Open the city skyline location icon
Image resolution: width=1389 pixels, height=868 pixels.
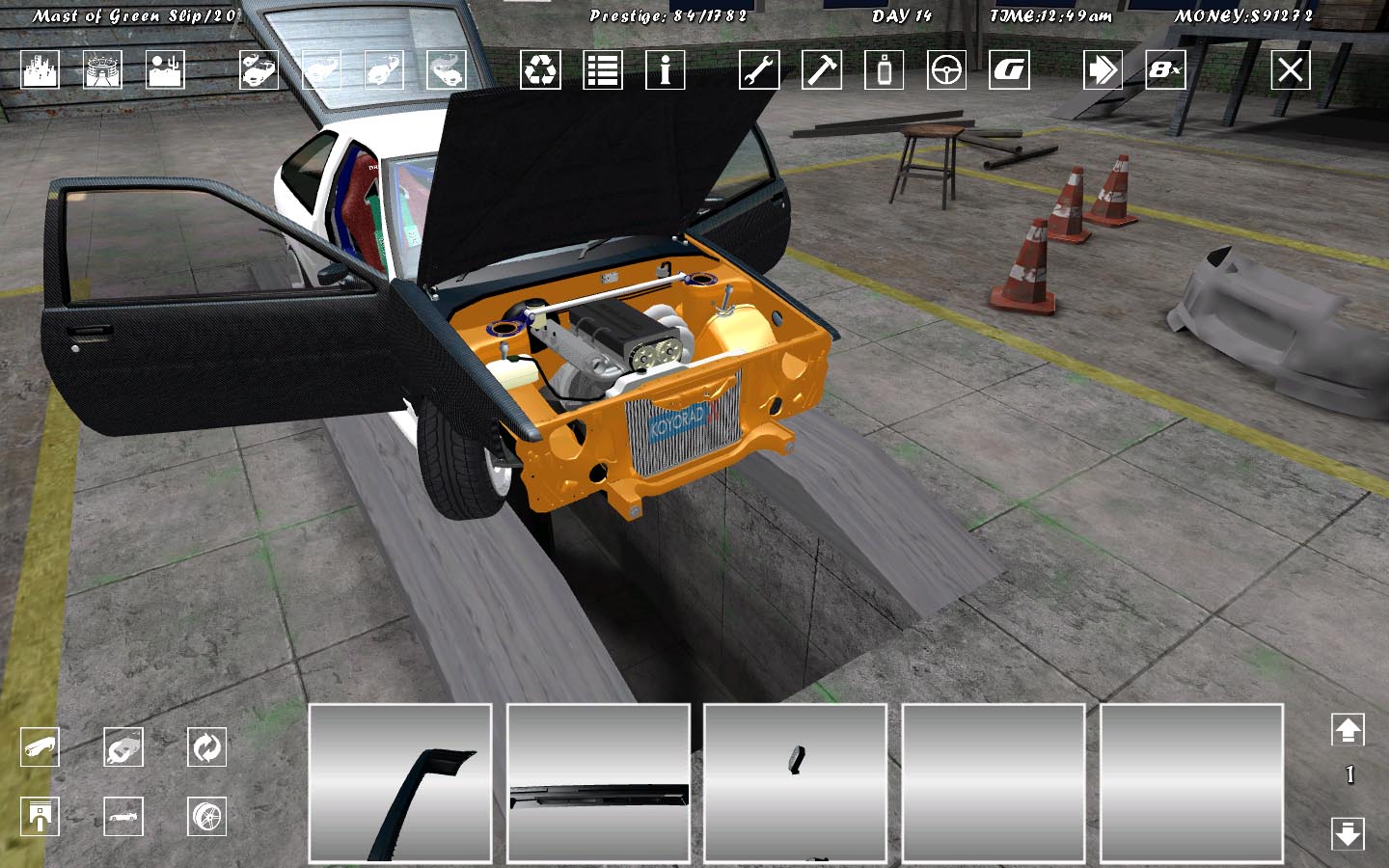tap(40, 70)
